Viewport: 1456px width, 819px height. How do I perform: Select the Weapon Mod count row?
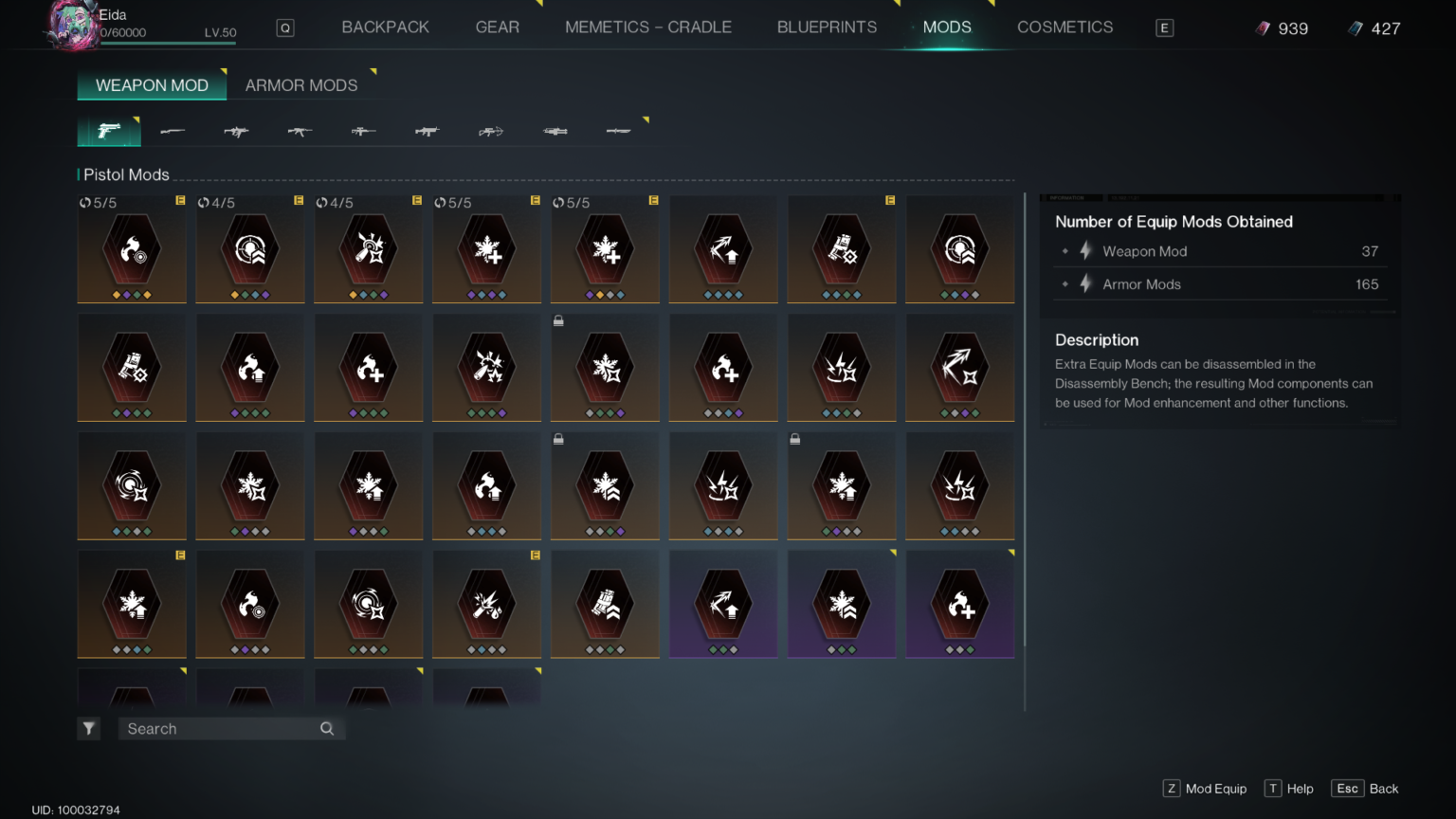1219,251
